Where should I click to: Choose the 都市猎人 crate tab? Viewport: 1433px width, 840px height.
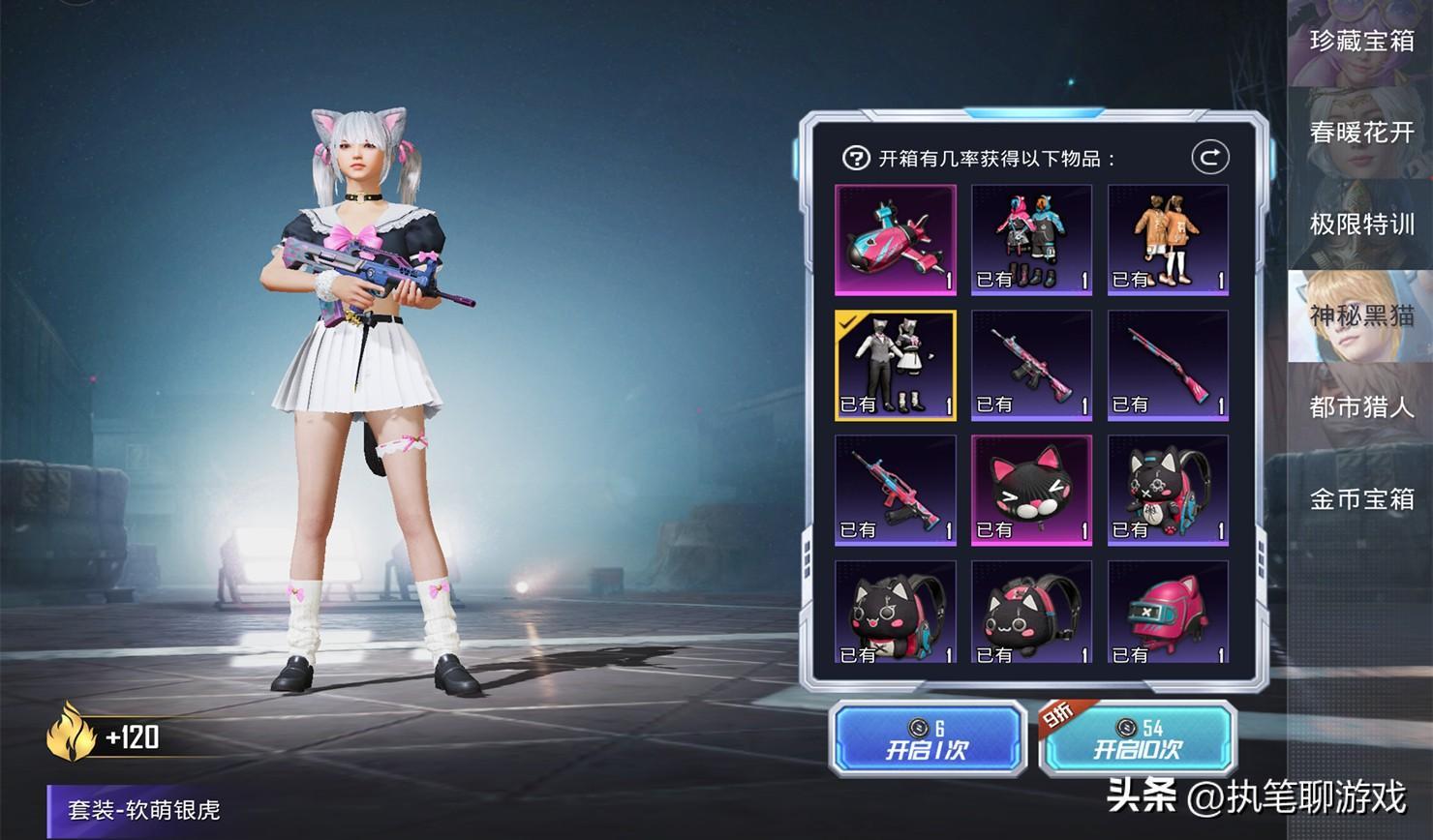[1361, 407]
